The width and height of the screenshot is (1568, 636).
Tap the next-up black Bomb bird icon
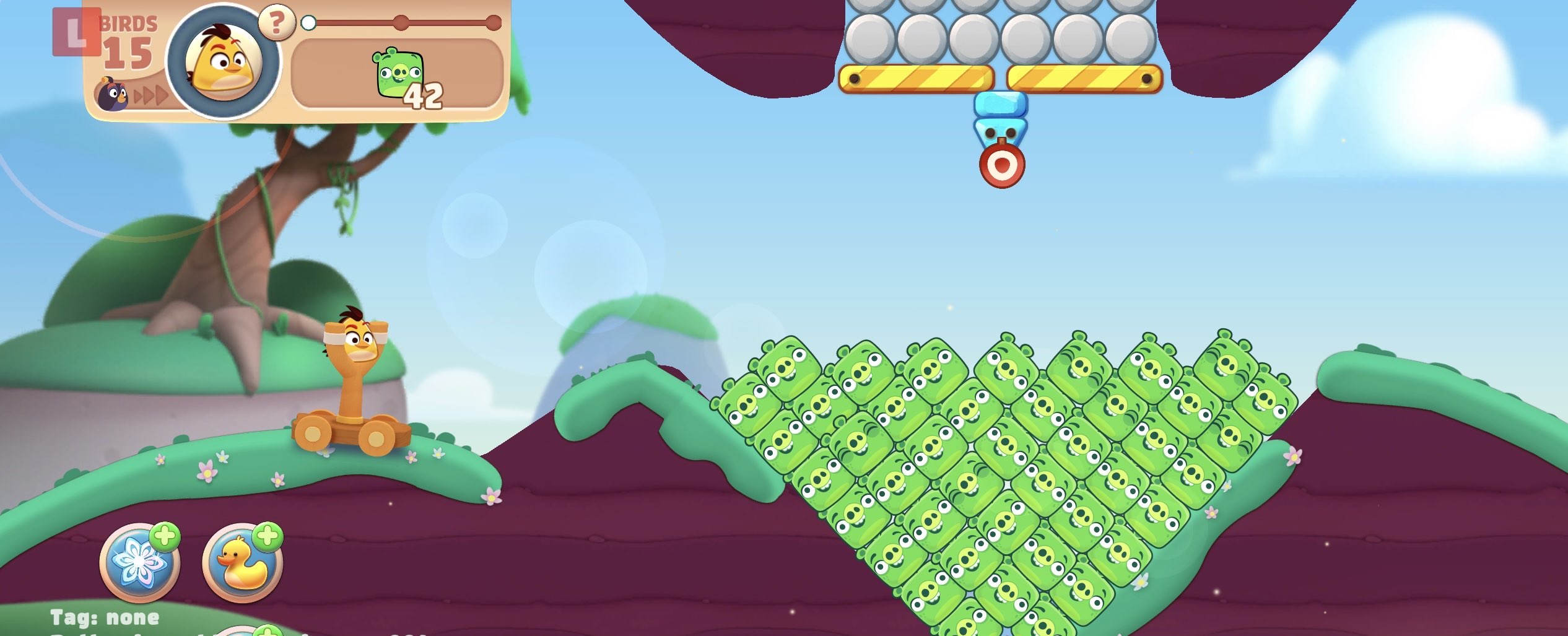click(x=111, y=95)
